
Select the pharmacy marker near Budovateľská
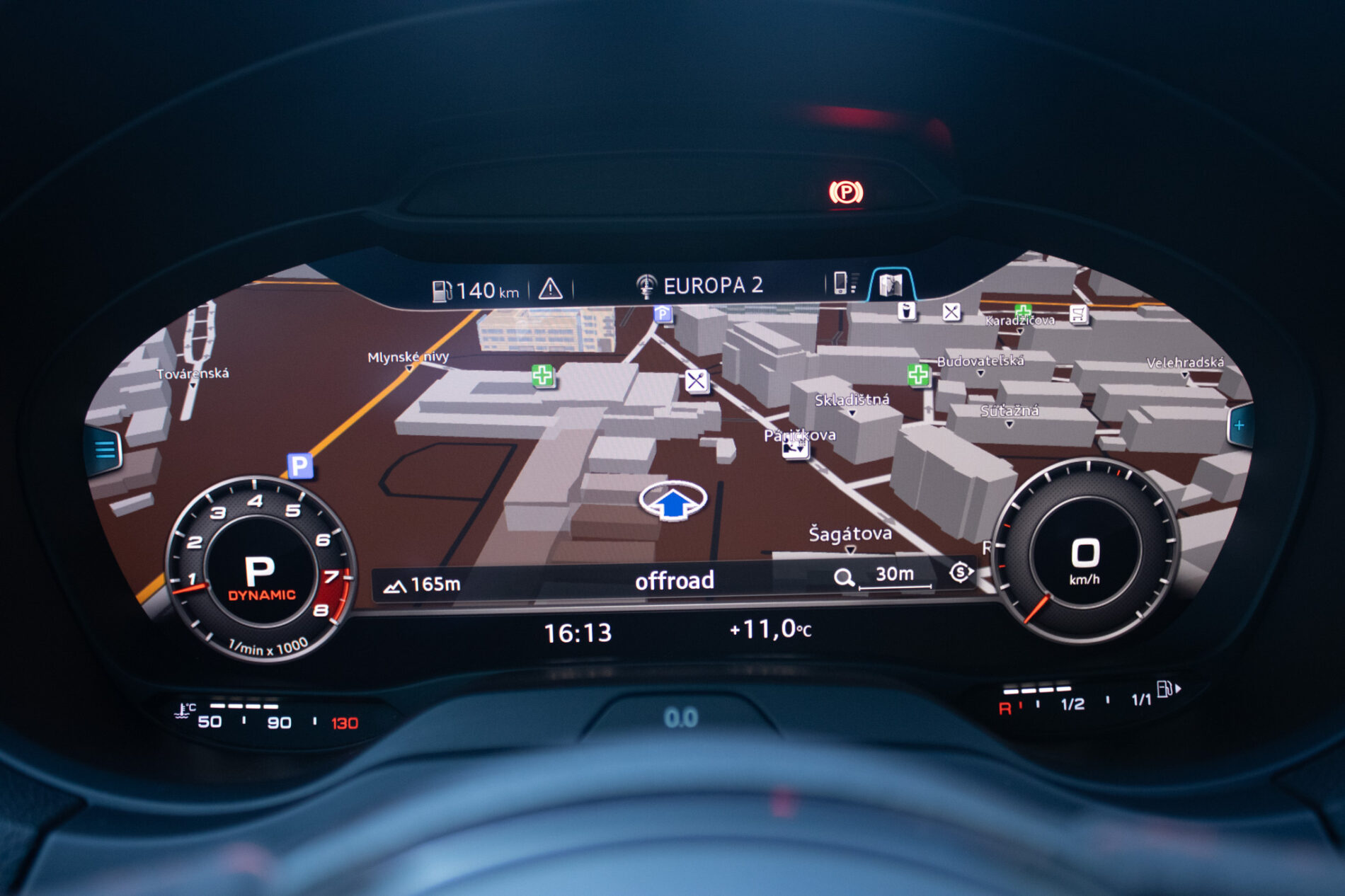tap(918, 375)
